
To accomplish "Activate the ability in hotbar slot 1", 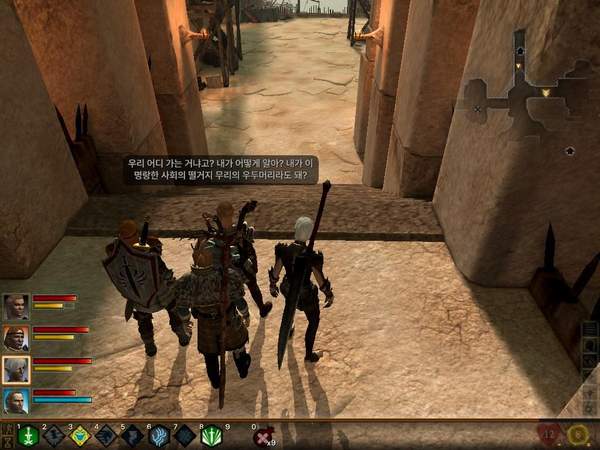I will (x=29, y=436).
